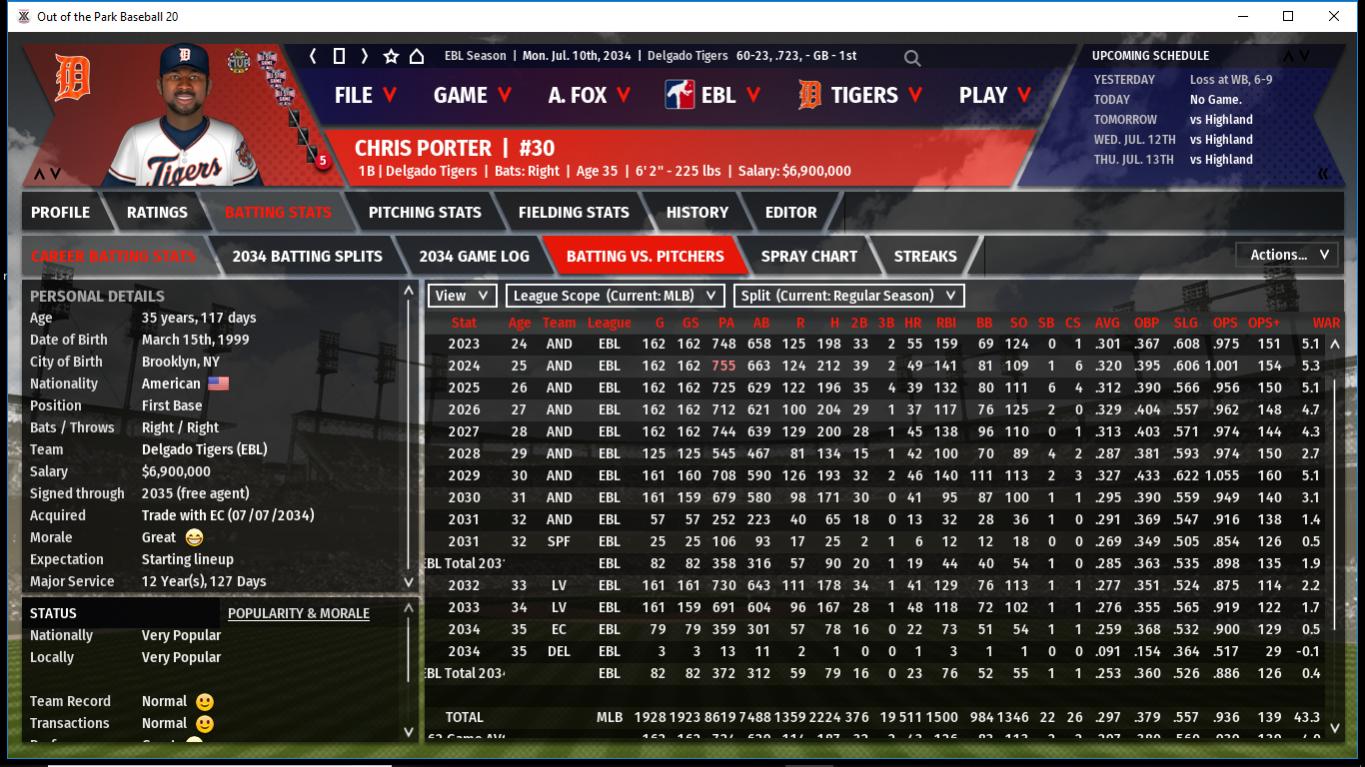Open the 2034 GAME LOG subtab
The height and width of the screenshot is (767, 1365).
click(x=474, y=256)
